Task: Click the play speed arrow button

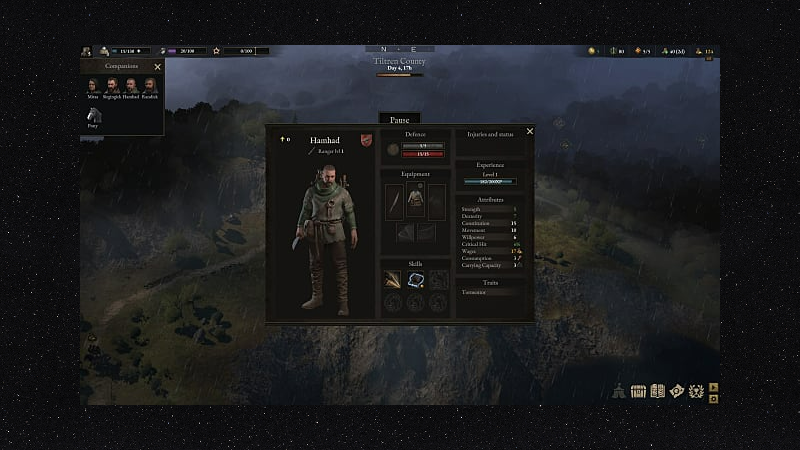Action: coord(714,386)
